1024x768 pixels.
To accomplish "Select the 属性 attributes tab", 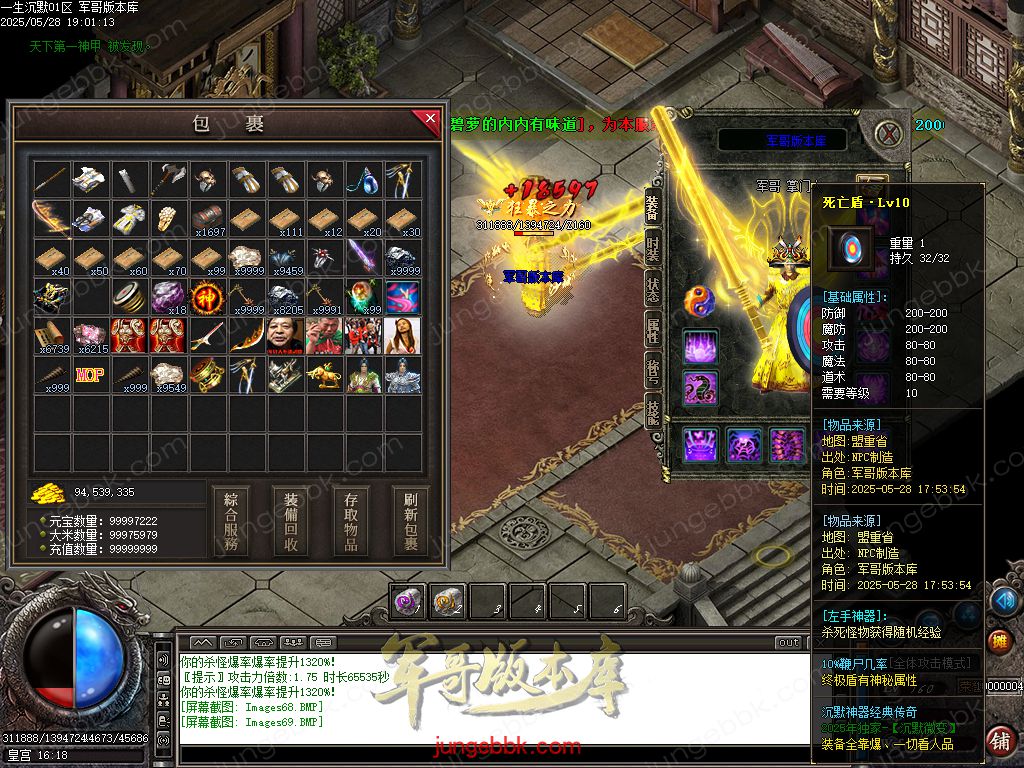I will pos(652,330).
